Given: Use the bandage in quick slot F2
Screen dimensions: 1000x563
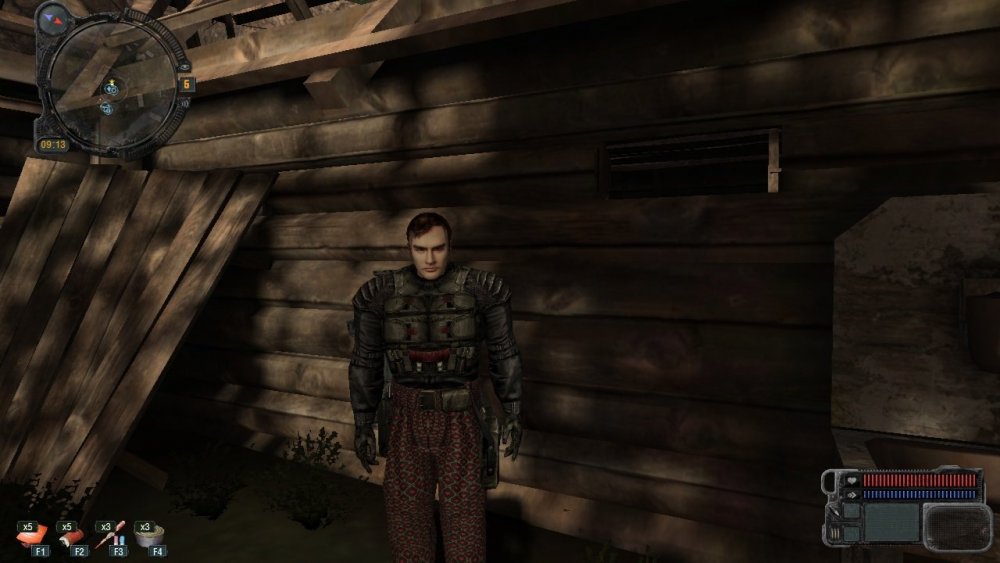Looking at the screenshot, I should [74, 537].
